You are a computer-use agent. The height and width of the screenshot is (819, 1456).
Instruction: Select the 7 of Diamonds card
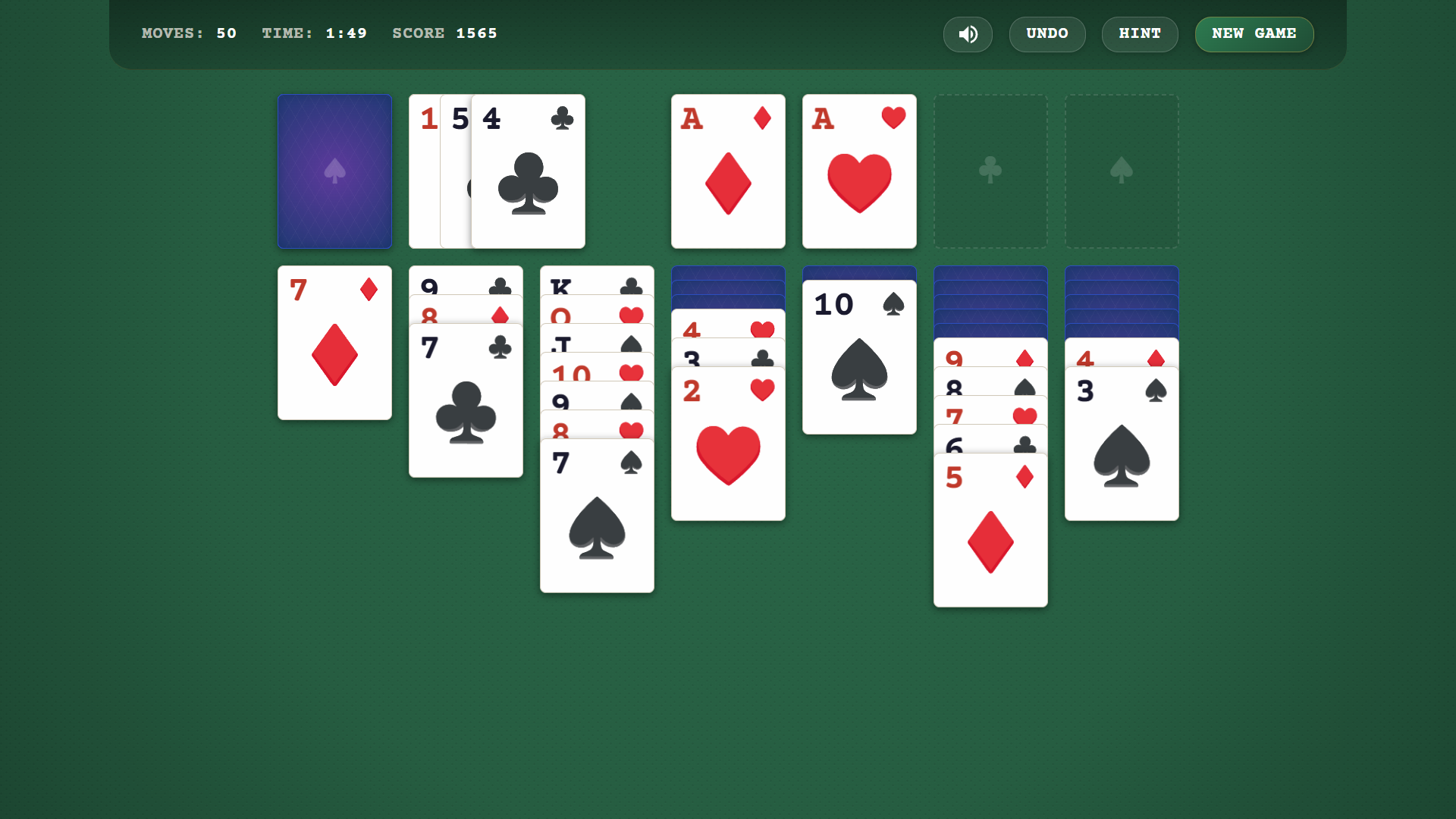(334, 343)
